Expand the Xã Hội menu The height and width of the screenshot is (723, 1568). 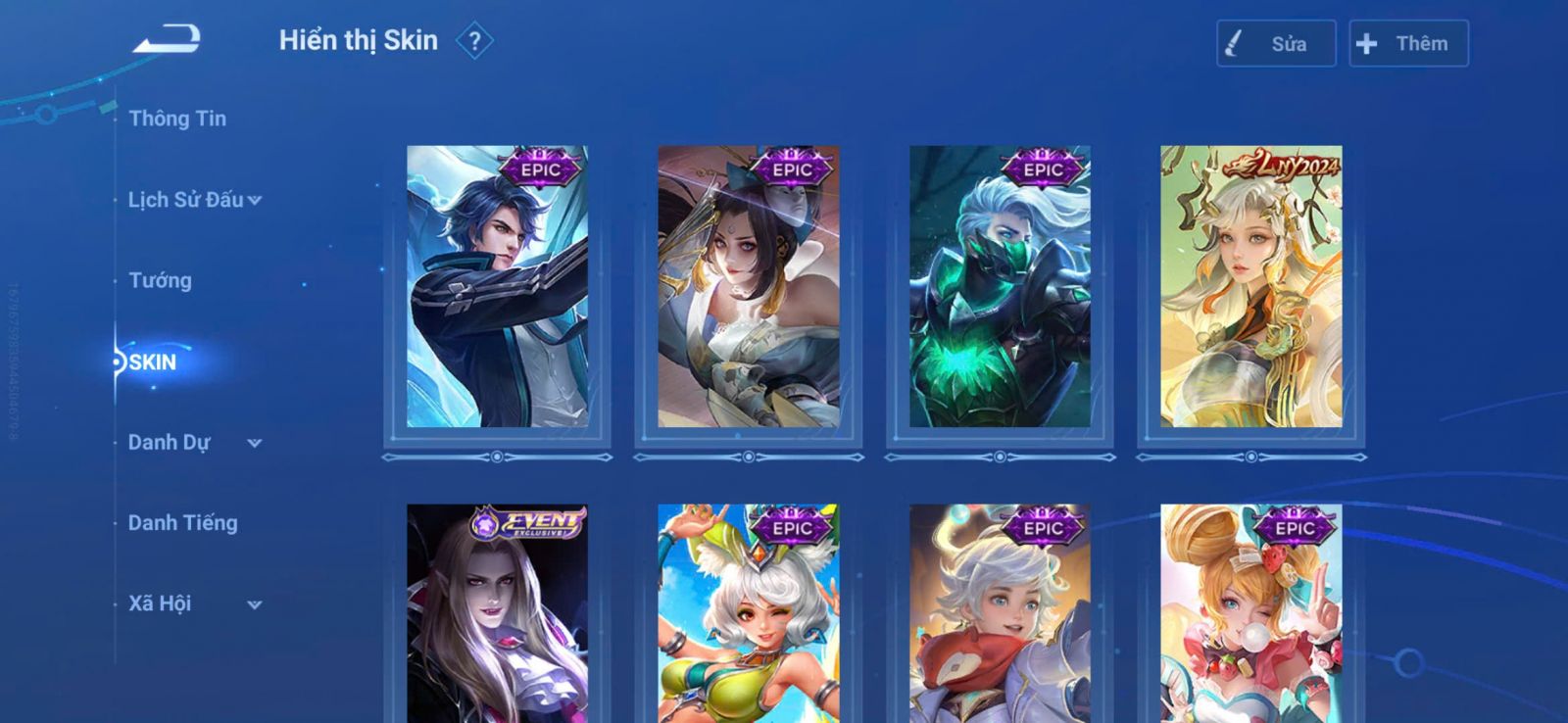click(194, 604)
